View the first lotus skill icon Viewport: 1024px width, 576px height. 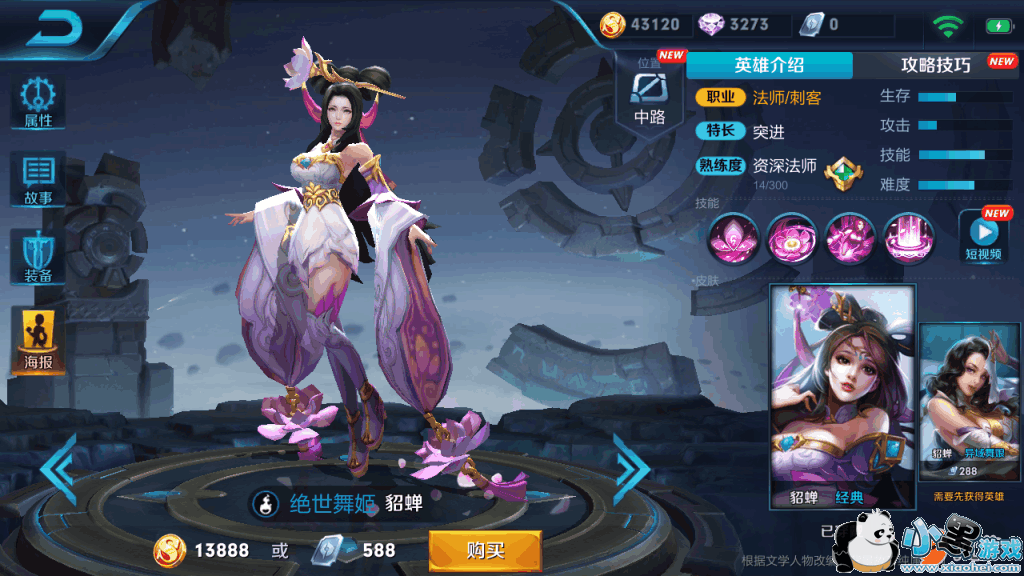point(733,238)
